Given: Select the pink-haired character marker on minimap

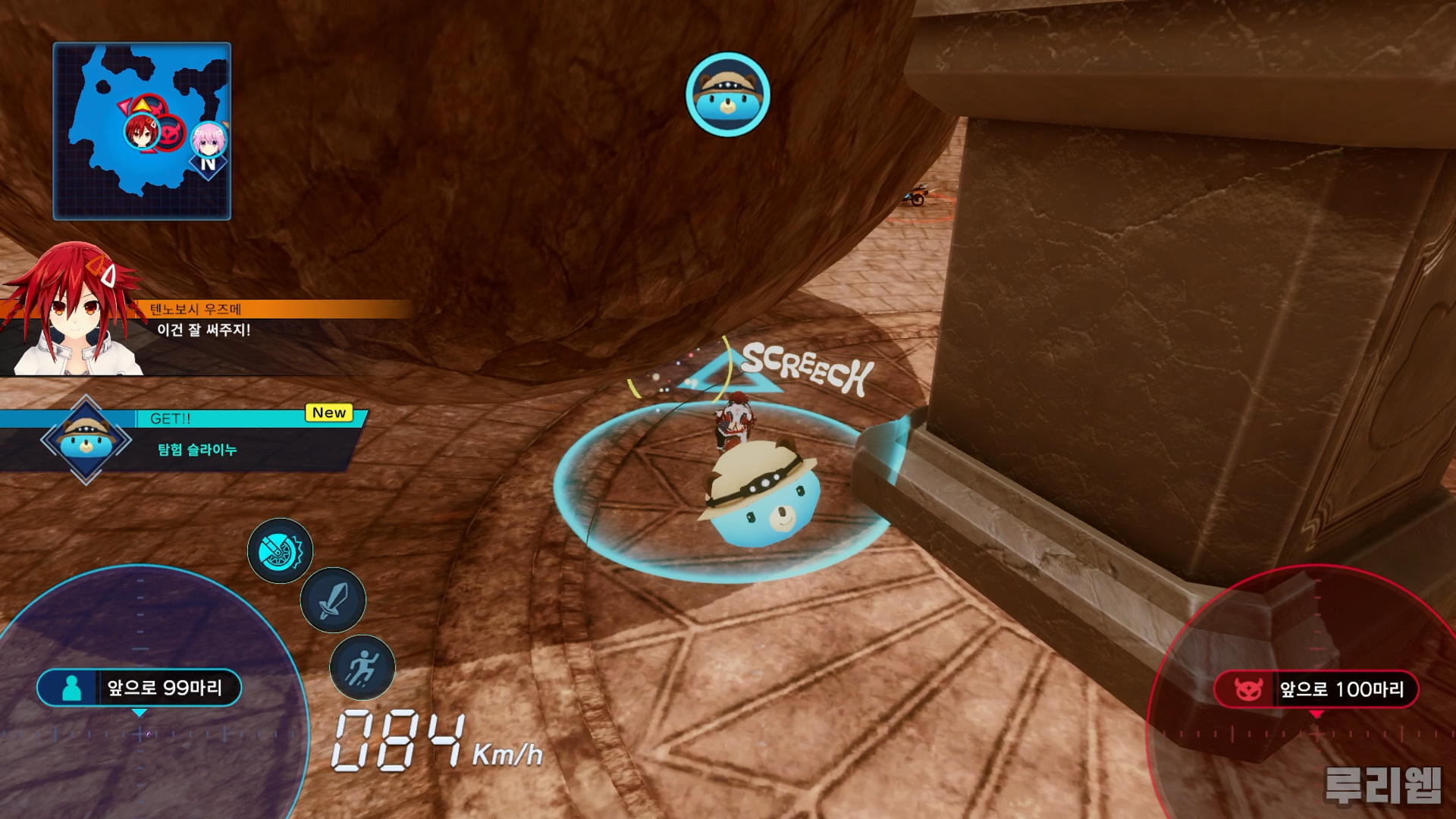Looking at the screenshot, I should coord(207,140).
